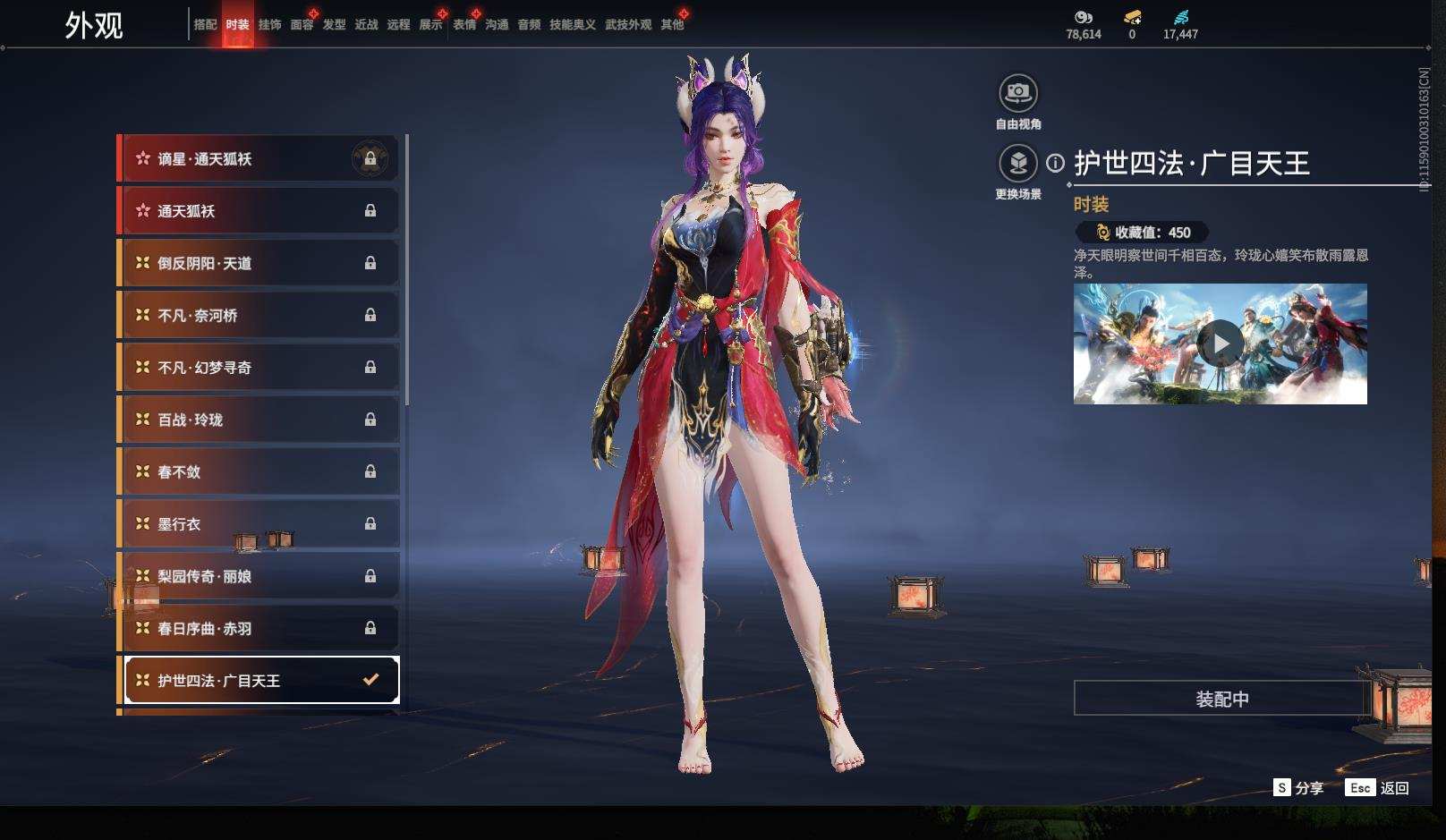Open the 更换场景 scene change option
The width and height of the screenshot is (1446, 840).
click(x=1017, y=164)
